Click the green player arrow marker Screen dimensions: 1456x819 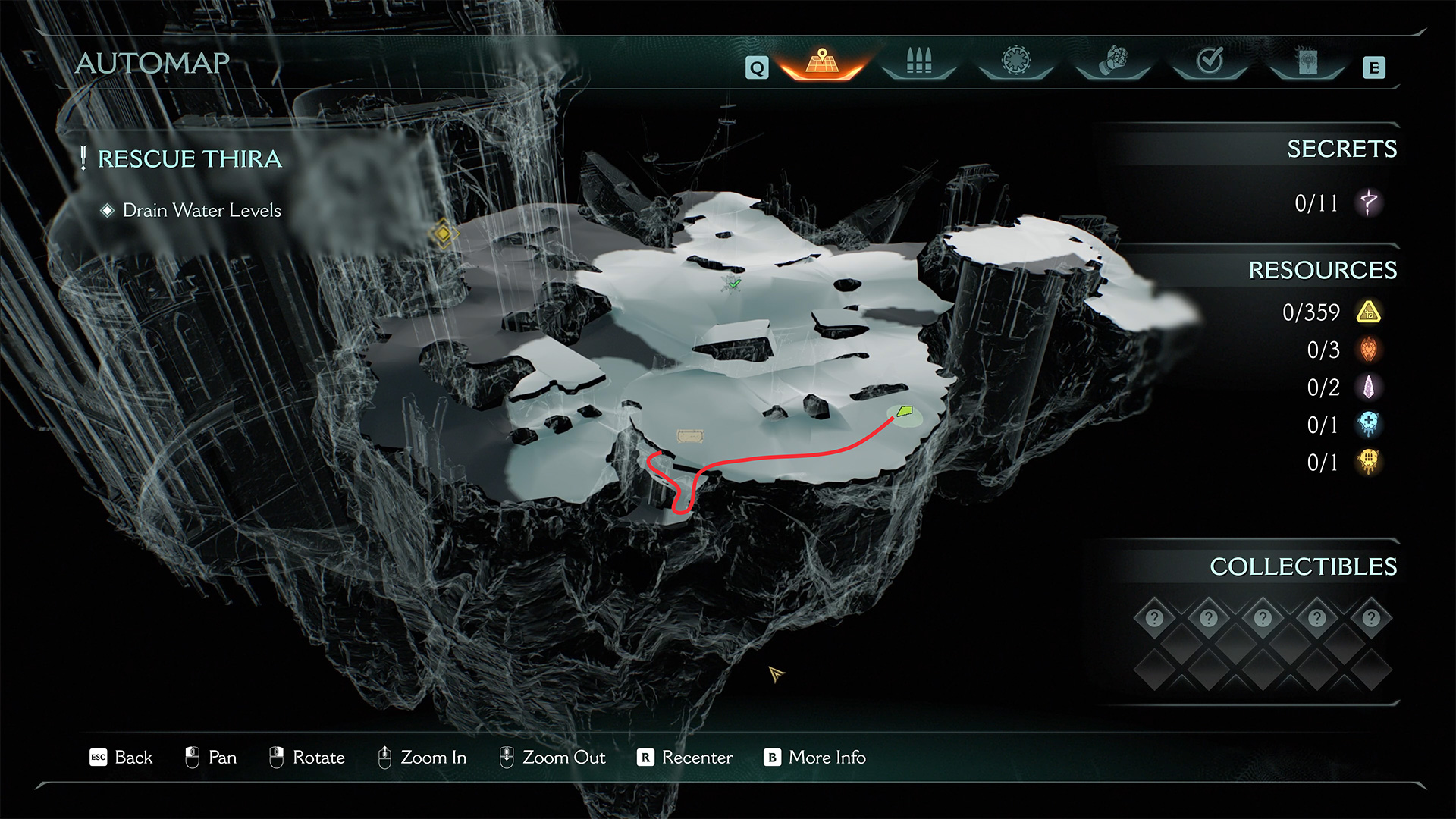[x=904, y=412]
